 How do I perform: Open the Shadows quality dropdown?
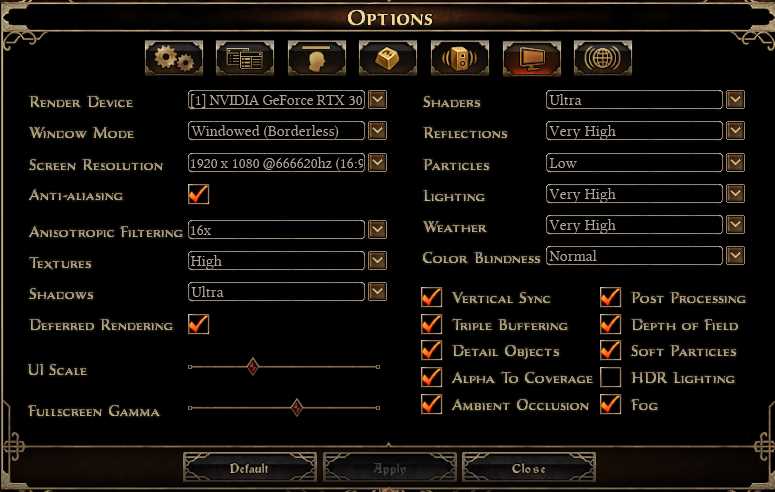pyautogui.click(x=377, y=292)
